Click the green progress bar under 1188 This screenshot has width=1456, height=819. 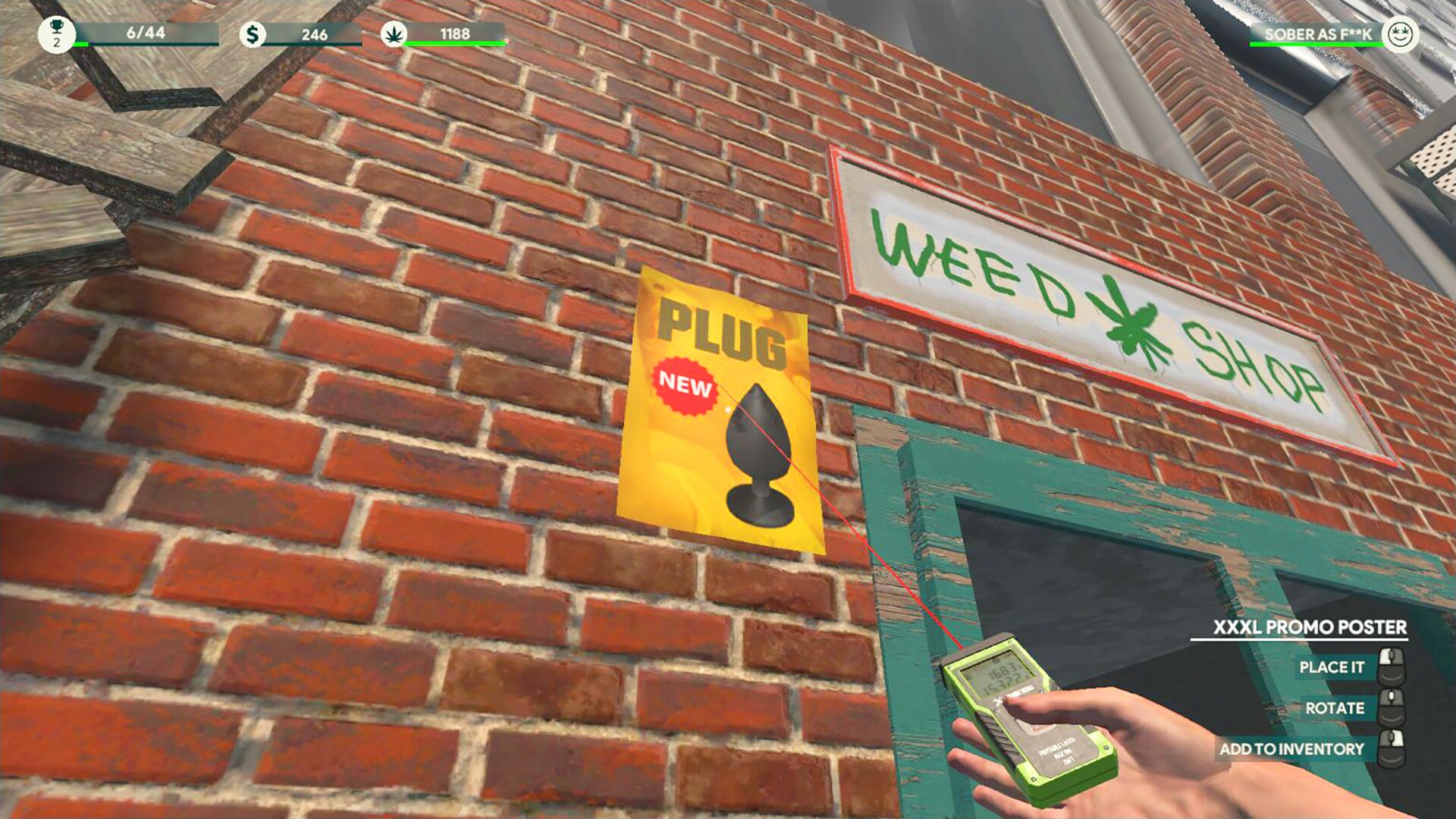pos(453,44)
